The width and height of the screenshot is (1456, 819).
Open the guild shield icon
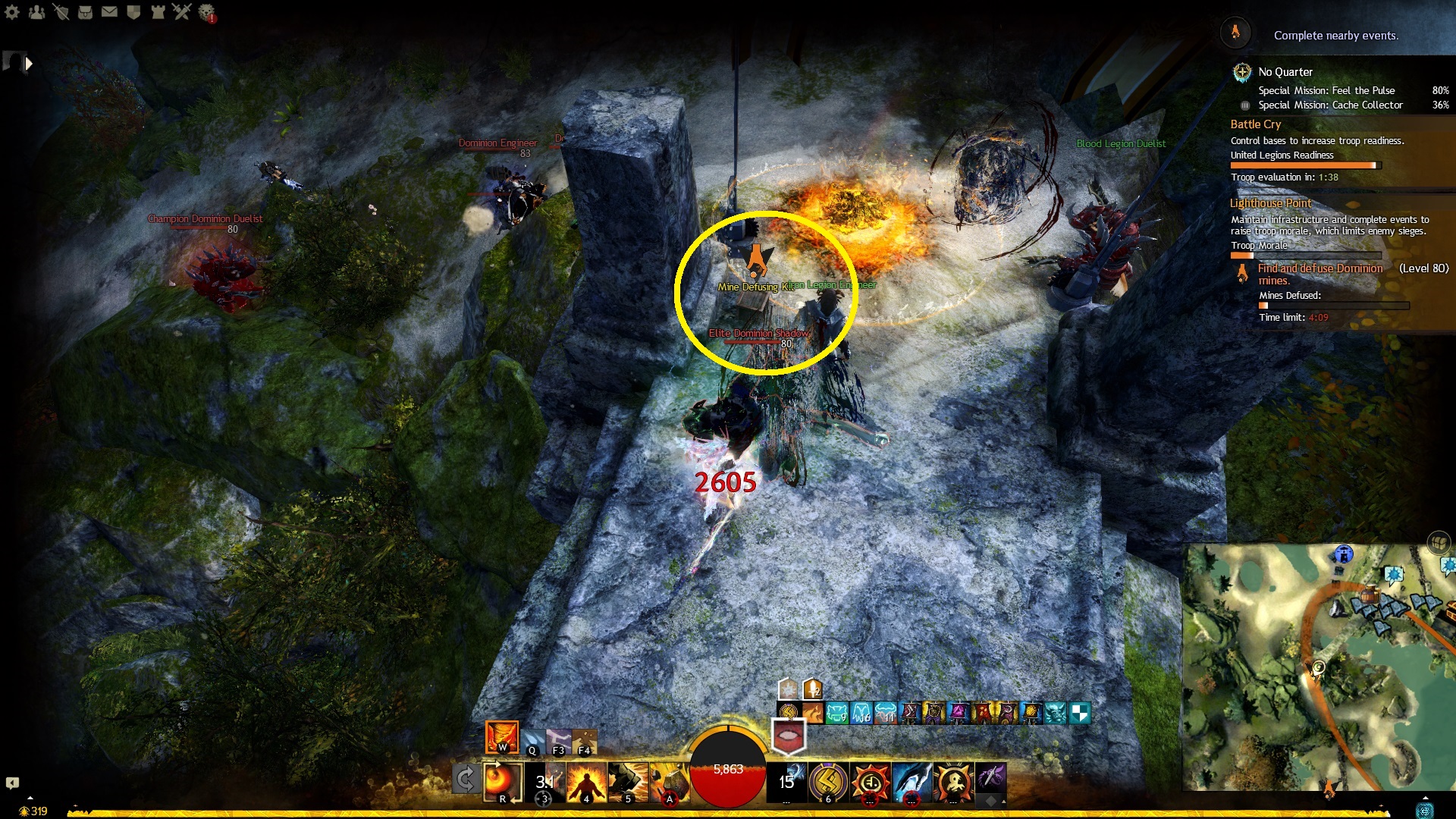pos(133,12)
